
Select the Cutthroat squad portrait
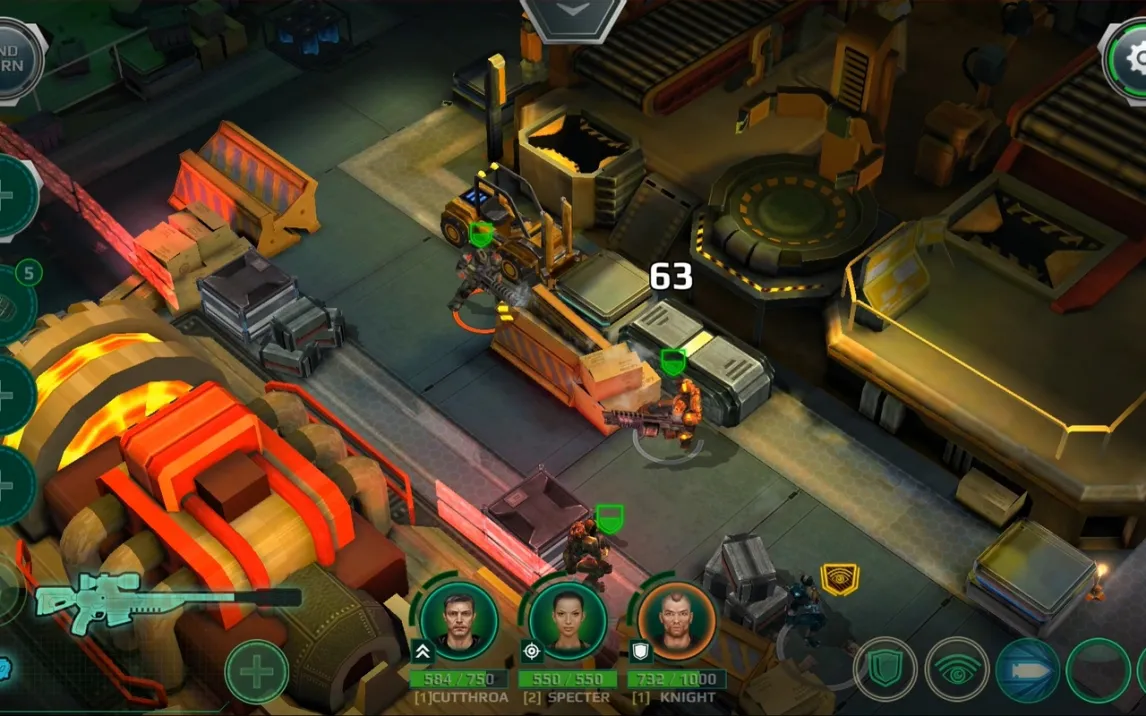(x=458, y=621)
